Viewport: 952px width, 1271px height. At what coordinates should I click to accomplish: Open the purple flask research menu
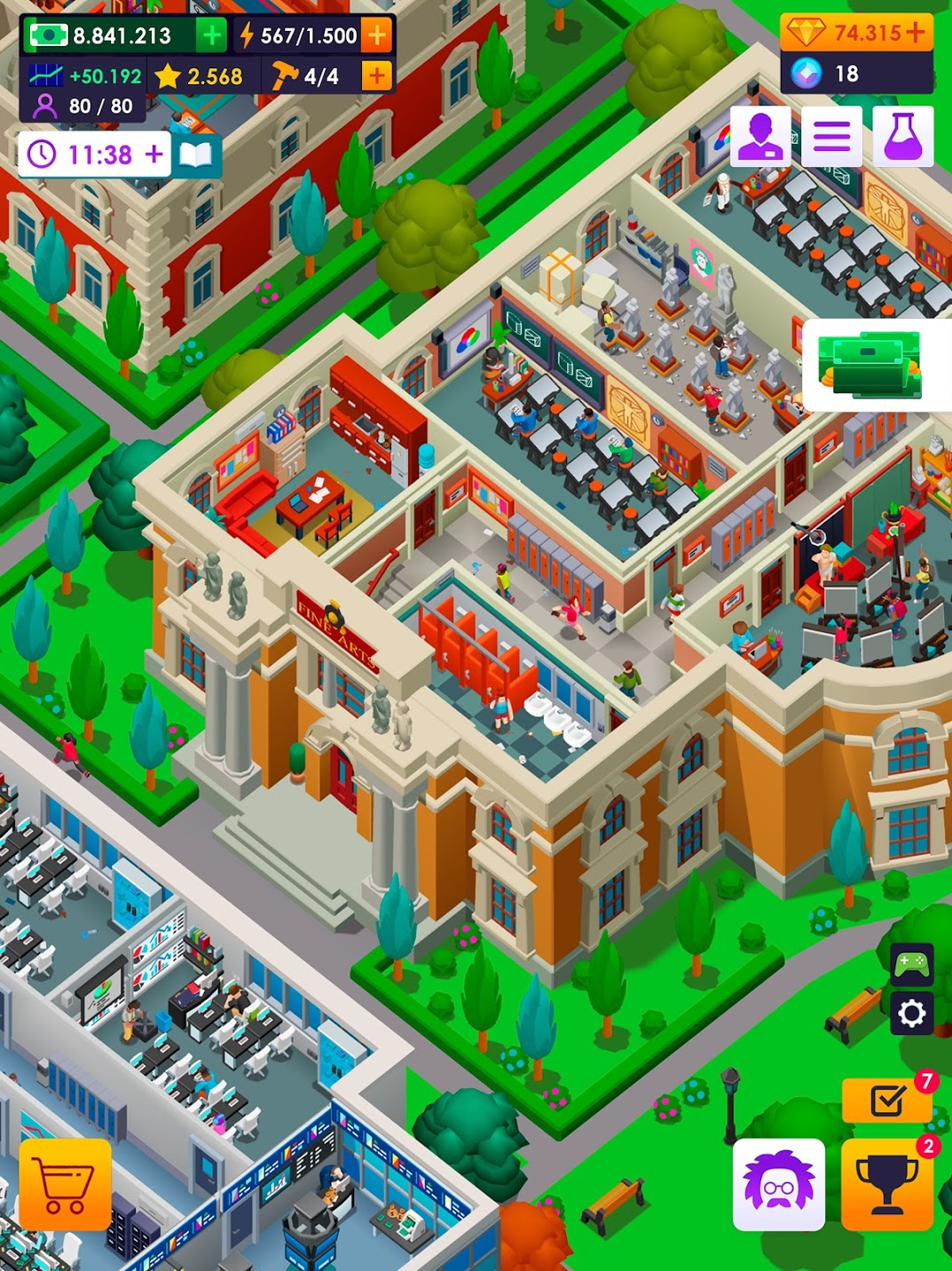[902, 137]
